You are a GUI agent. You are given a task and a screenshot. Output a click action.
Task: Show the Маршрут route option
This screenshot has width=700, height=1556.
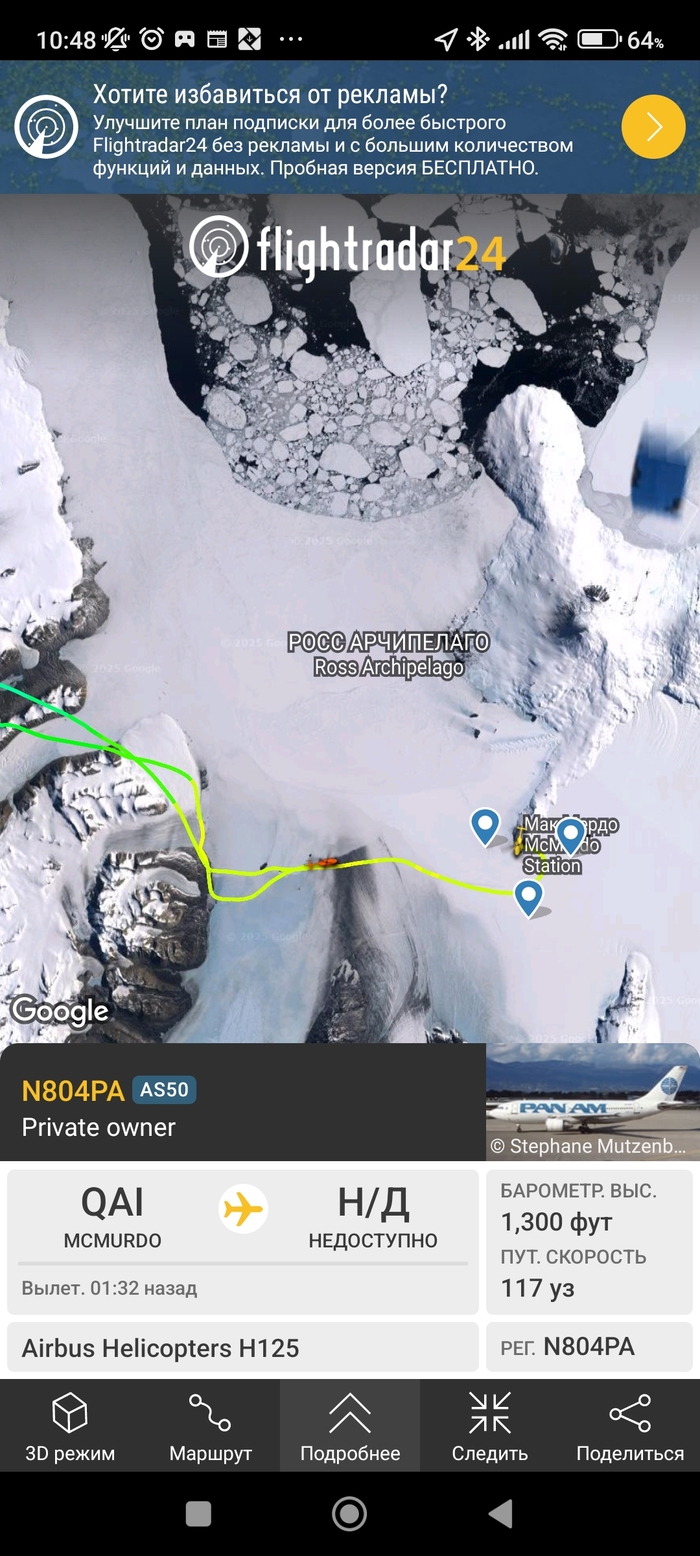pos(210,1426)
